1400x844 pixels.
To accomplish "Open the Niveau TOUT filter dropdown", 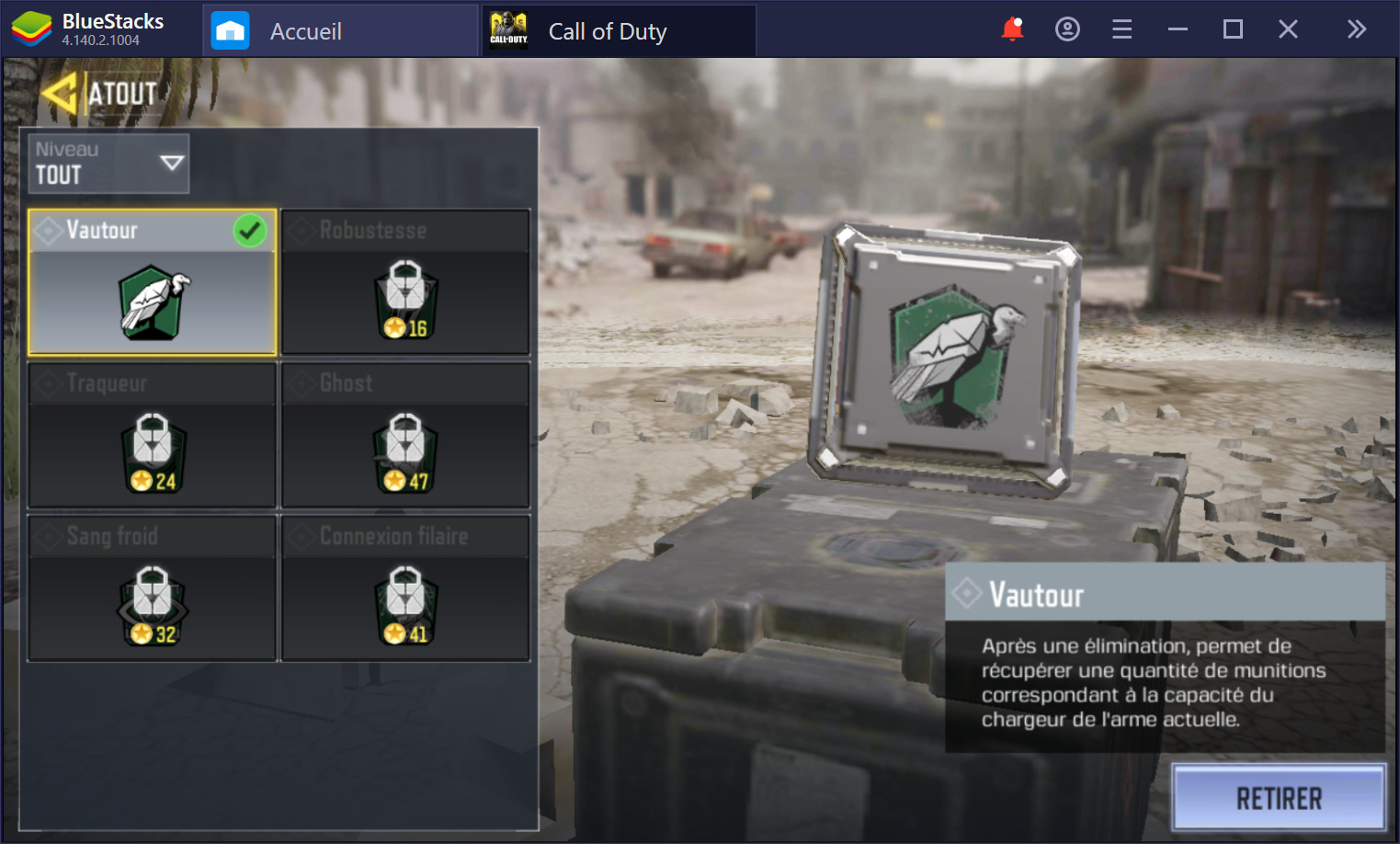I will pos(108,163).
